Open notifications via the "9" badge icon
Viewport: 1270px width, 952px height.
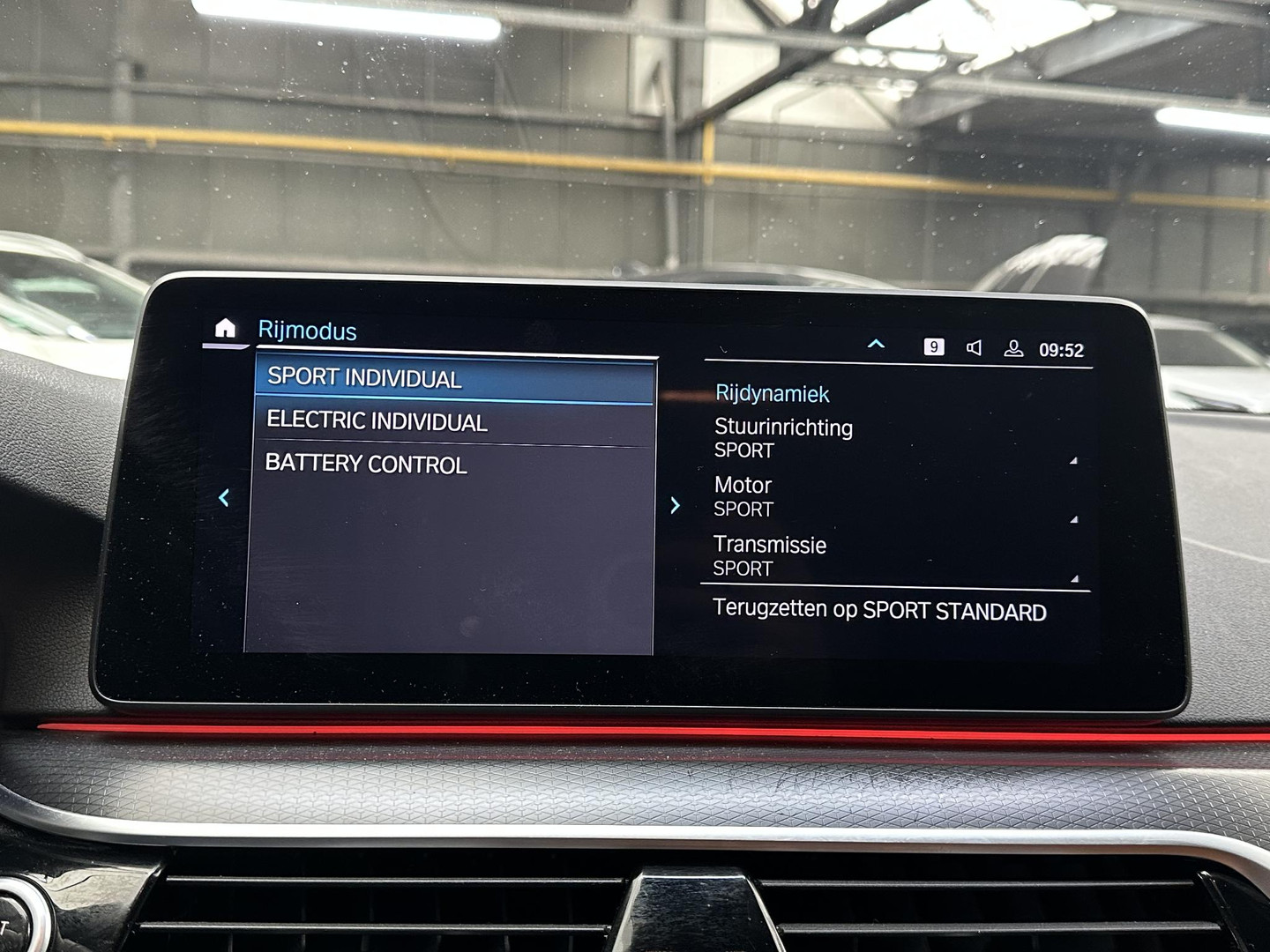tap(934, 347)
